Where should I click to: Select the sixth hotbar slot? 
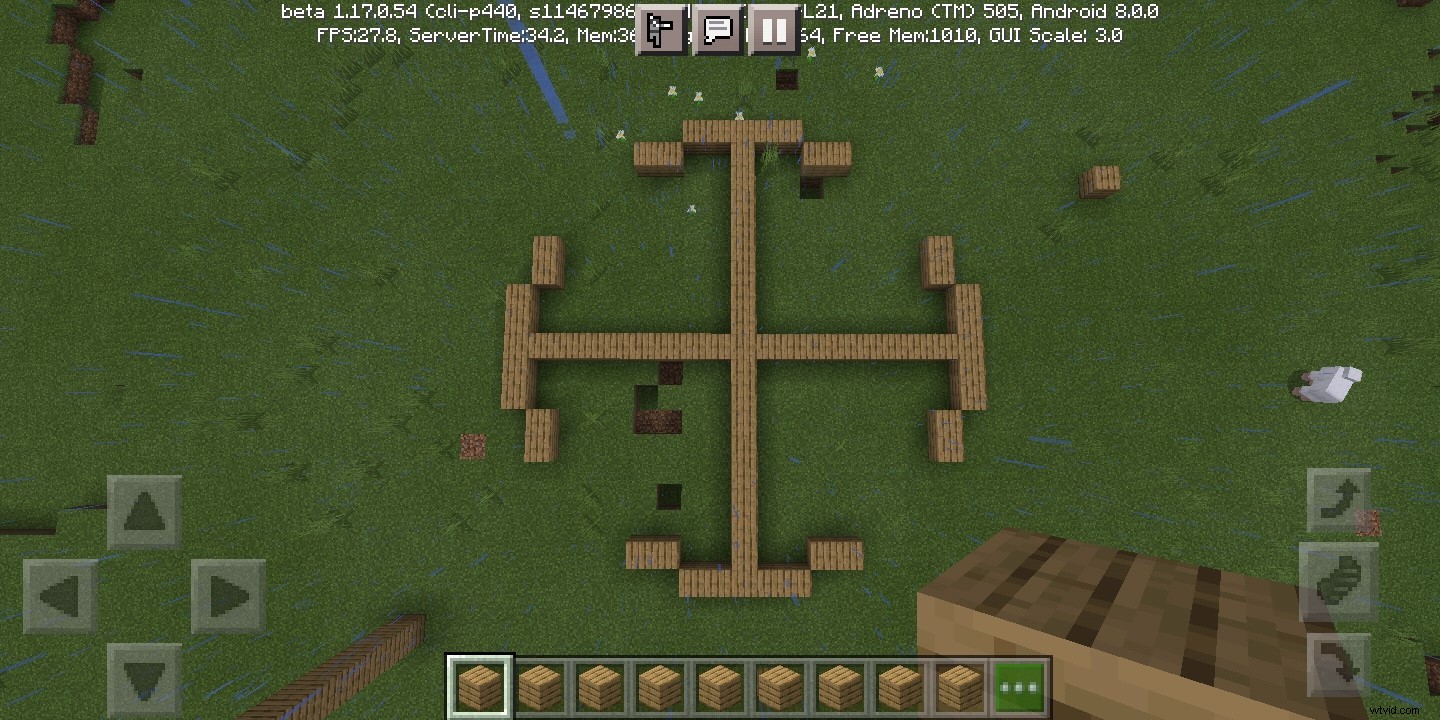tap(779, 686)
